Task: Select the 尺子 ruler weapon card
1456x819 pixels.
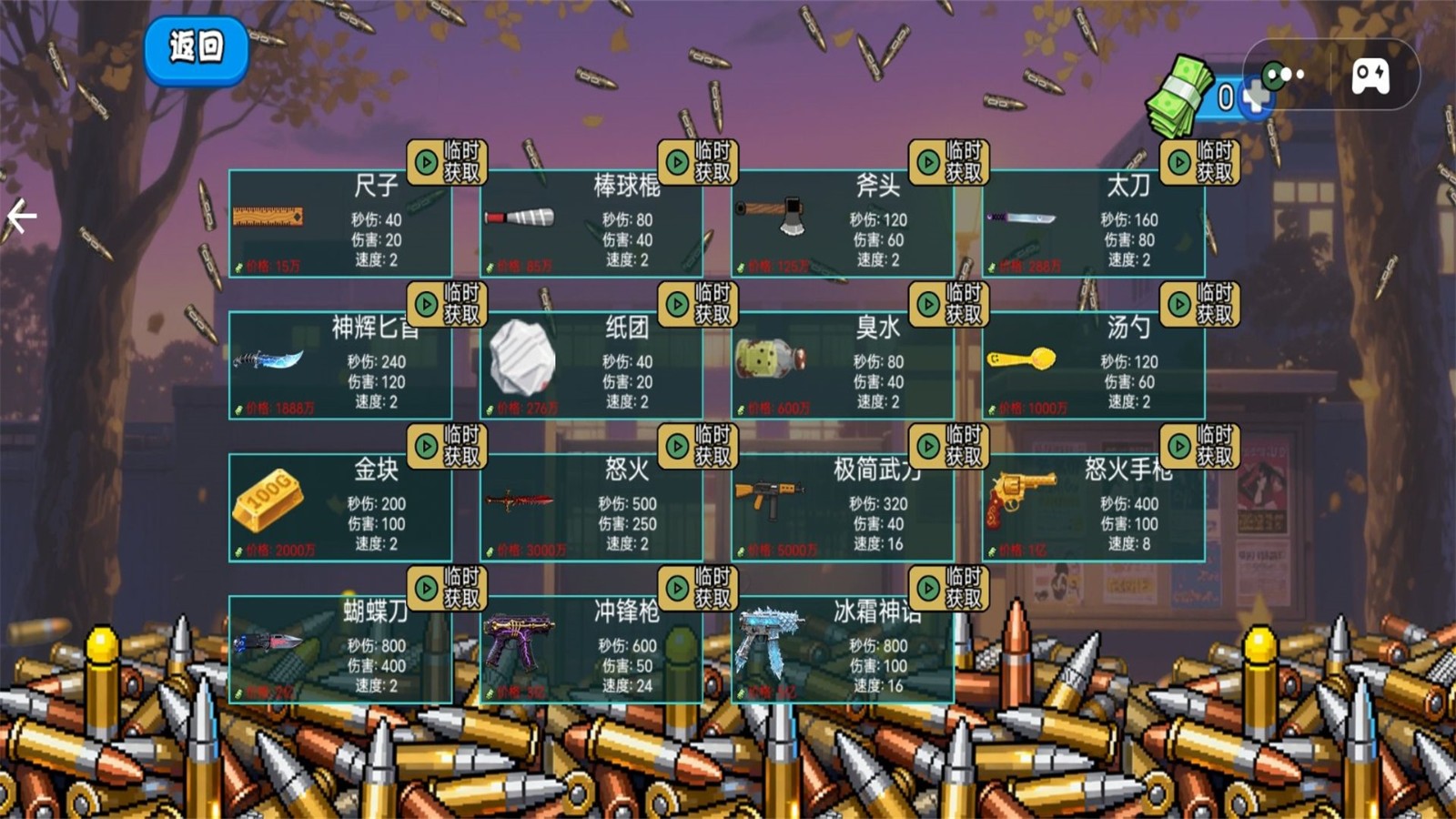Action: tap(339, 225)
